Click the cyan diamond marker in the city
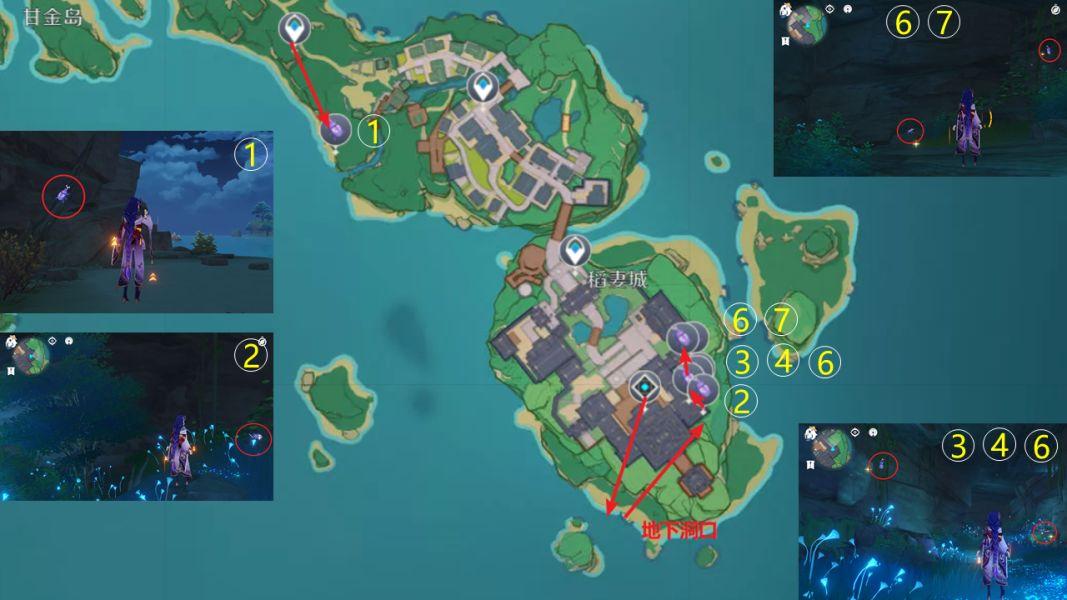The image size is (1067, 600). tap(647, 387)
